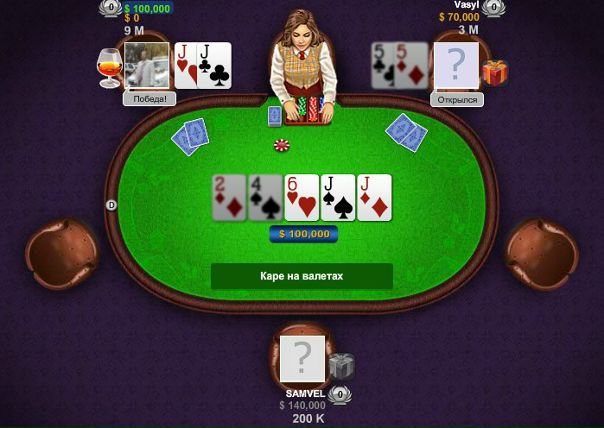Select the red gift box beside Vasy!

[494, 72]
